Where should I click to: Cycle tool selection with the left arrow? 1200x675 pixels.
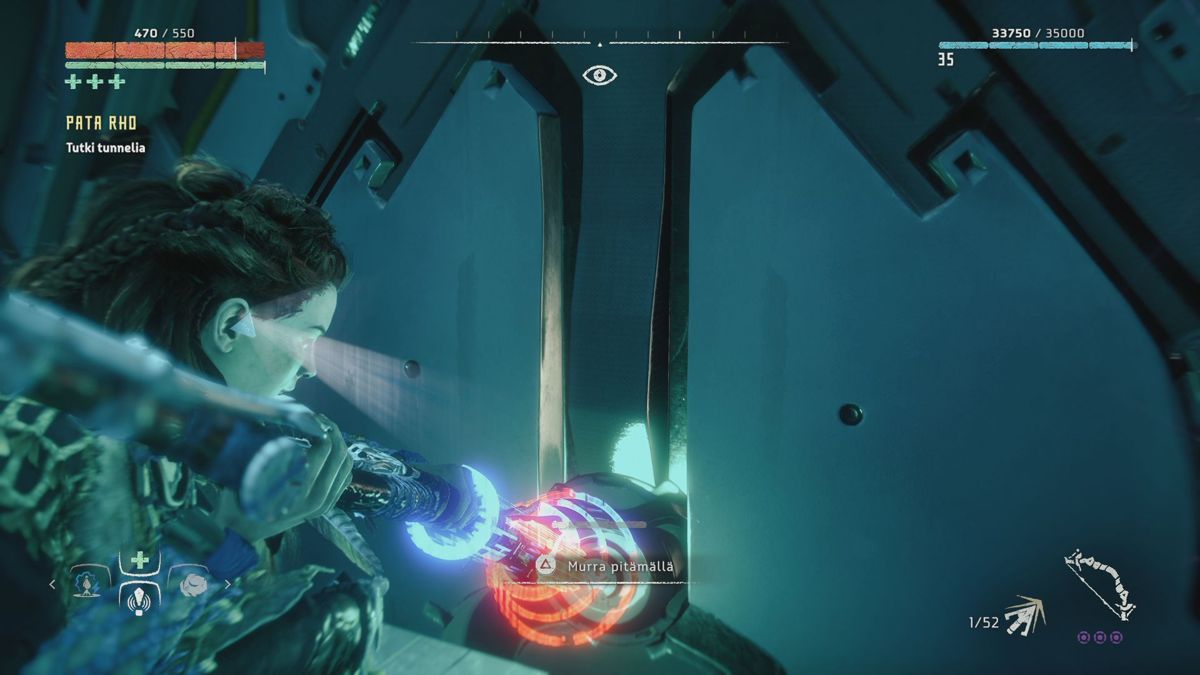click(x=53, y=584)
